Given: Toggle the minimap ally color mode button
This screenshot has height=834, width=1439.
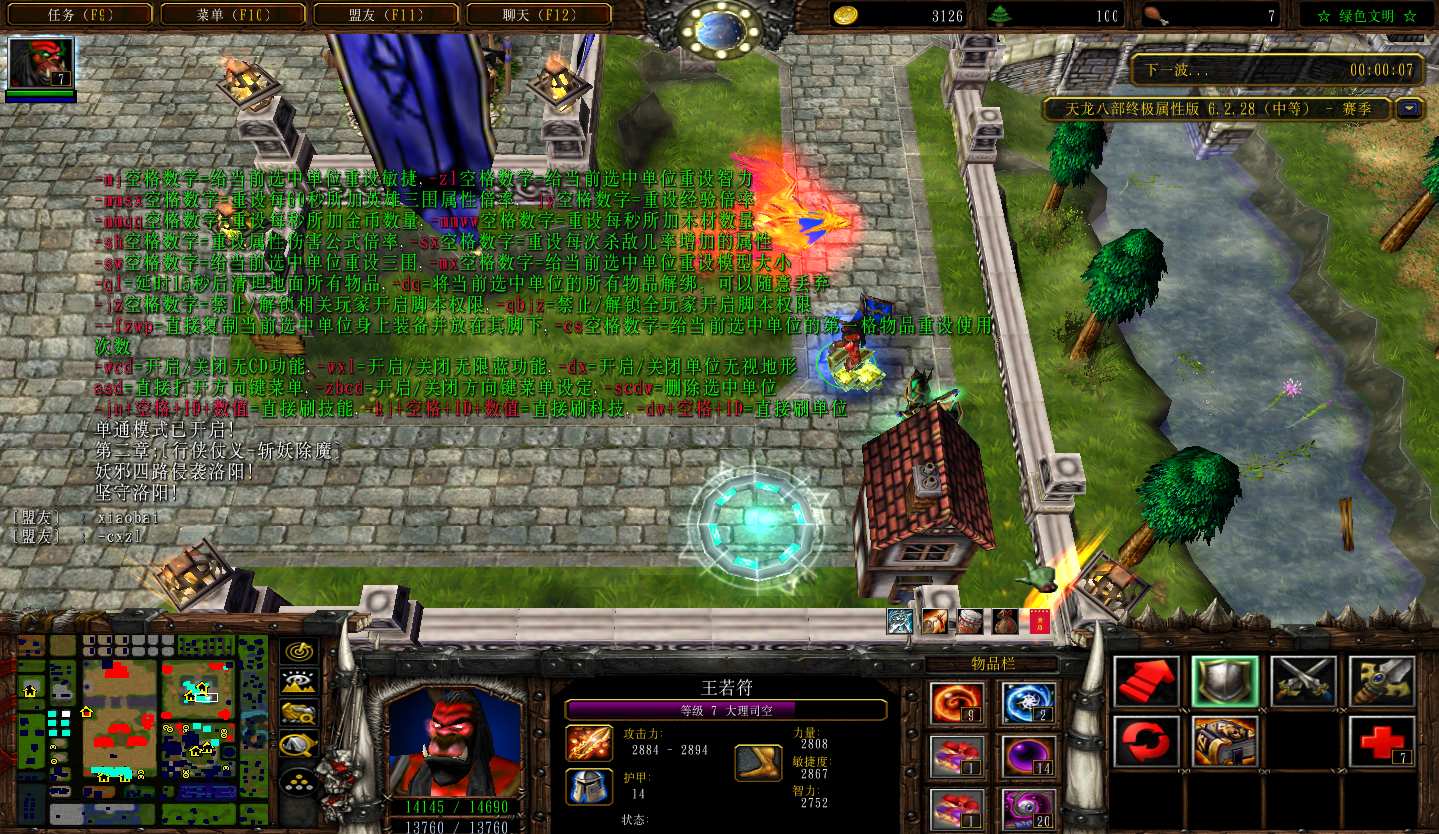Looking at the screenshot, I should pyautogui.click(x=298, y=713).
